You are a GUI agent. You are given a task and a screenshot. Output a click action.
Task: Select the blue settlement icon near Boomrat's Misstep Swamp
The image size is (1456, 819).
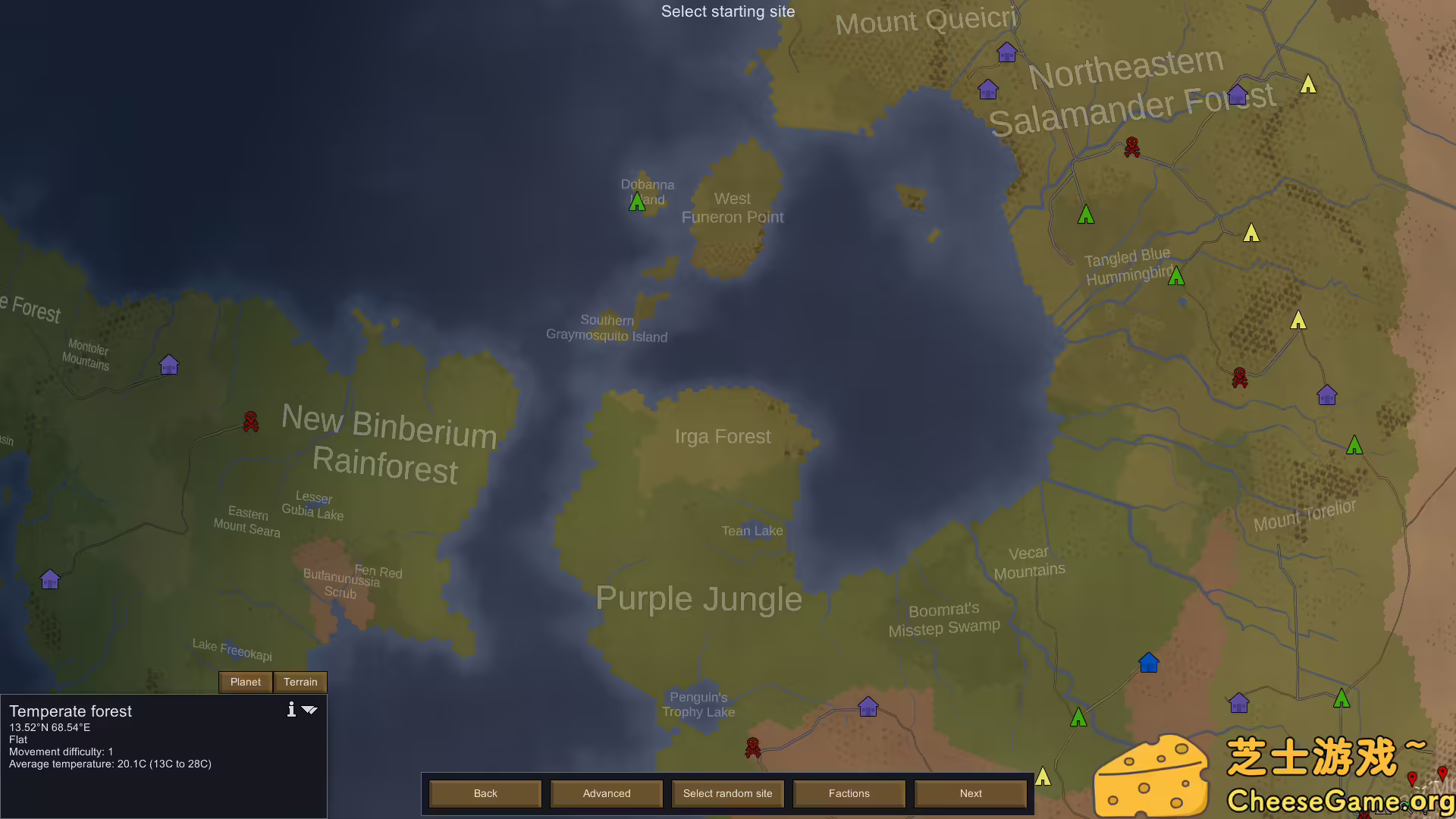point(1147,662)
